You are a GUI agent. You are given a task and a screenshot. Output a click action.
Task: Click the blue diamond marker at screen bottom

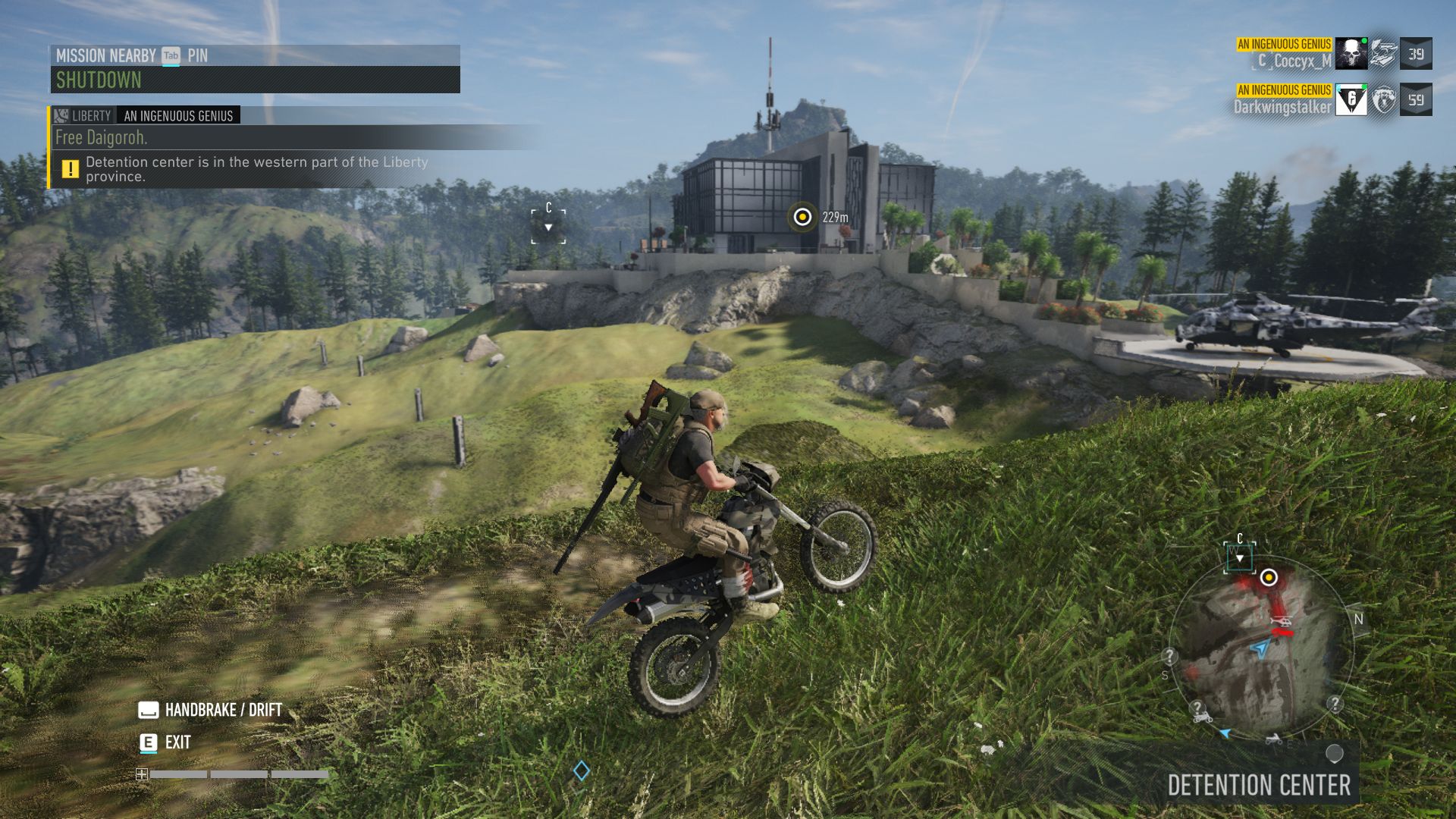click(582, 771)
